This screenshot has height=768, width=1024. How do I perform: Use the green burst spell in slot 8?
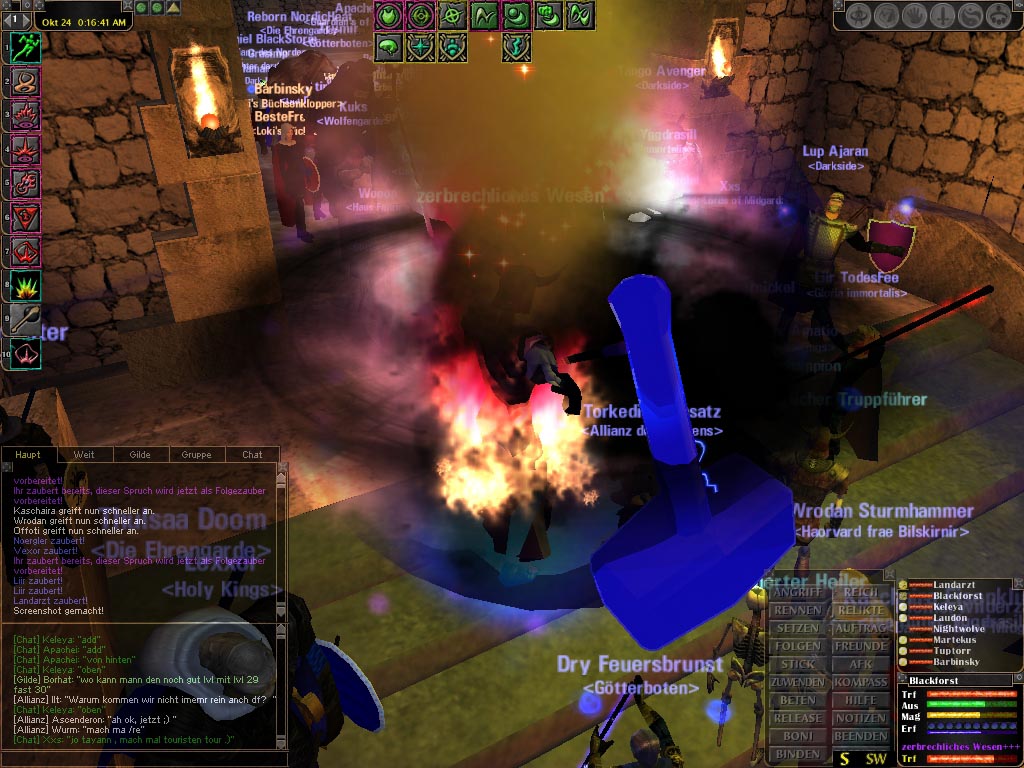tap(25, 285)
